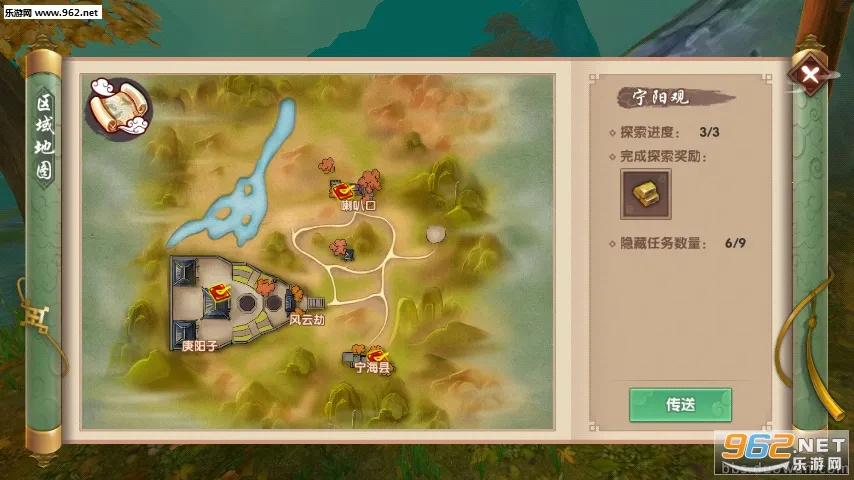Select the 喇叭口 map marker
The height and width of the screenshot is (480, 854).
[345, 191]
